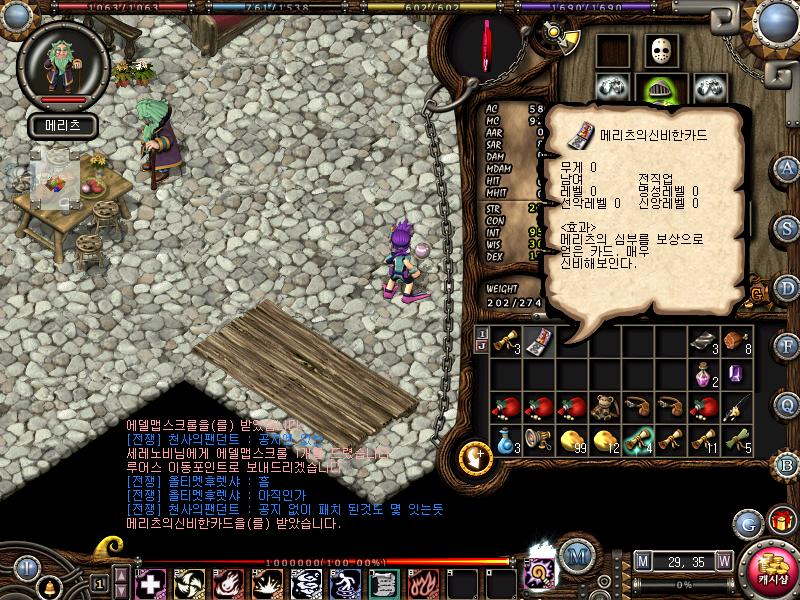Select the teddy bear item
The width and height of the screenshot is (800, 600).
coord(605,406)
